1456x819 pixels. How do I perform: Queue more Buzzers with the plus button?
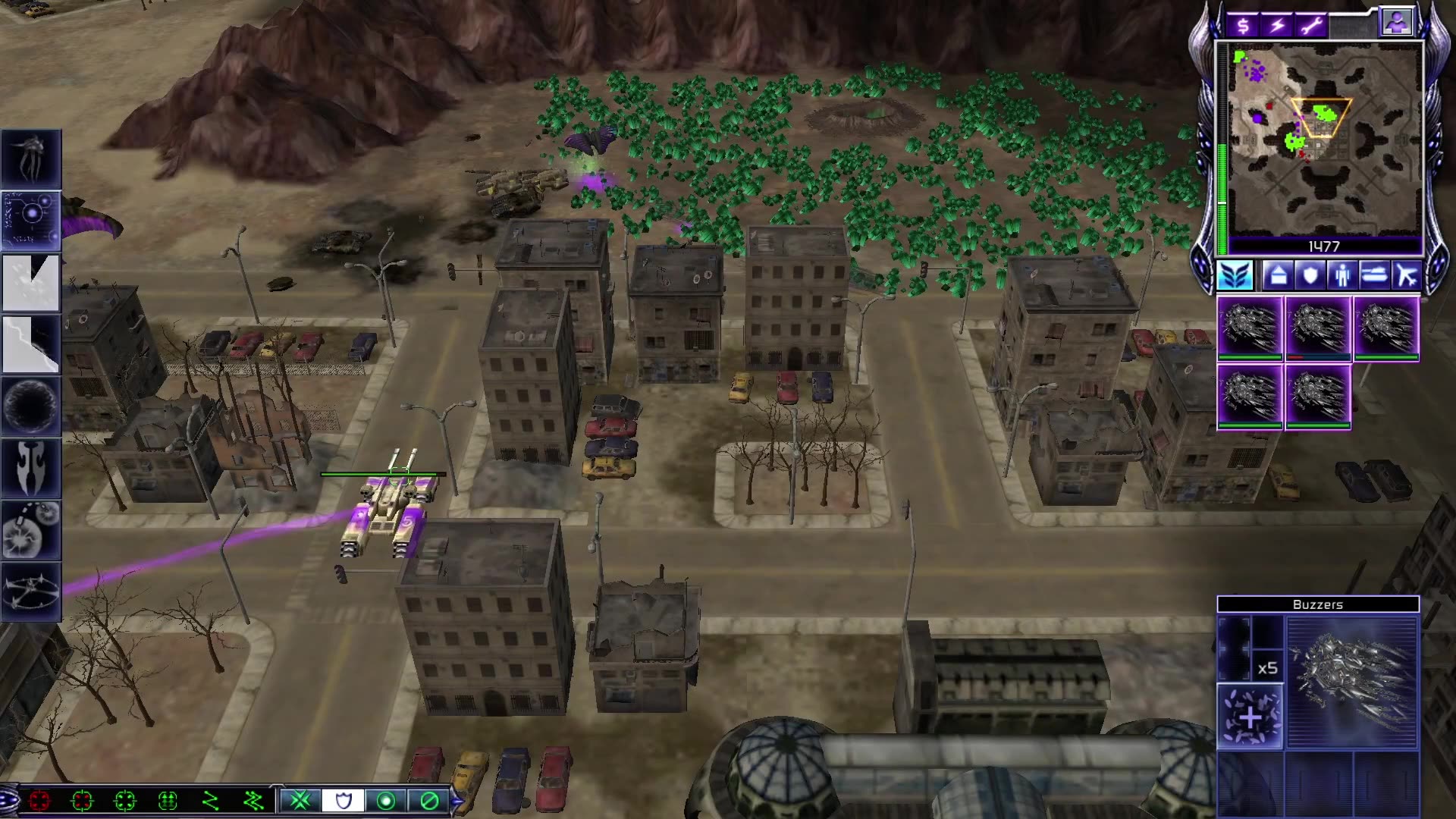pos(1250,717)
